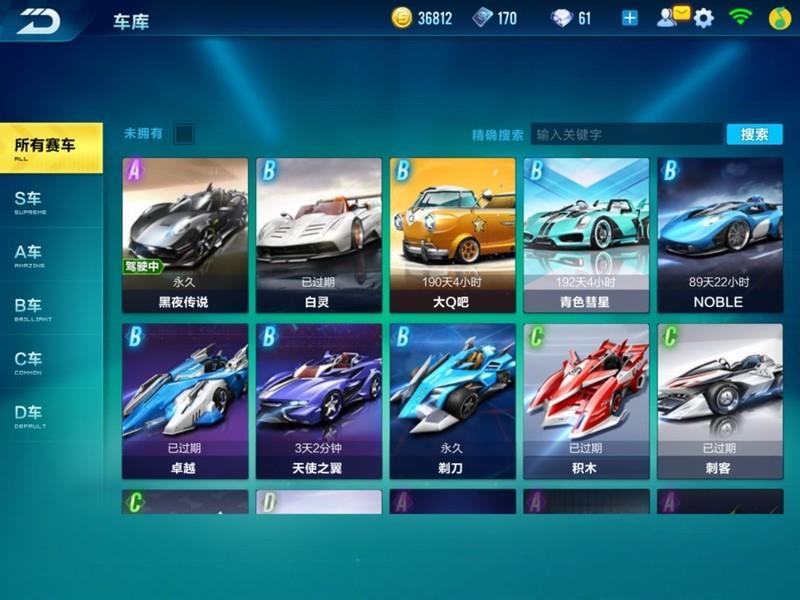Viewport: 800px width, 600px height.
Task: Show the B车 category
Action: (50, 308)
